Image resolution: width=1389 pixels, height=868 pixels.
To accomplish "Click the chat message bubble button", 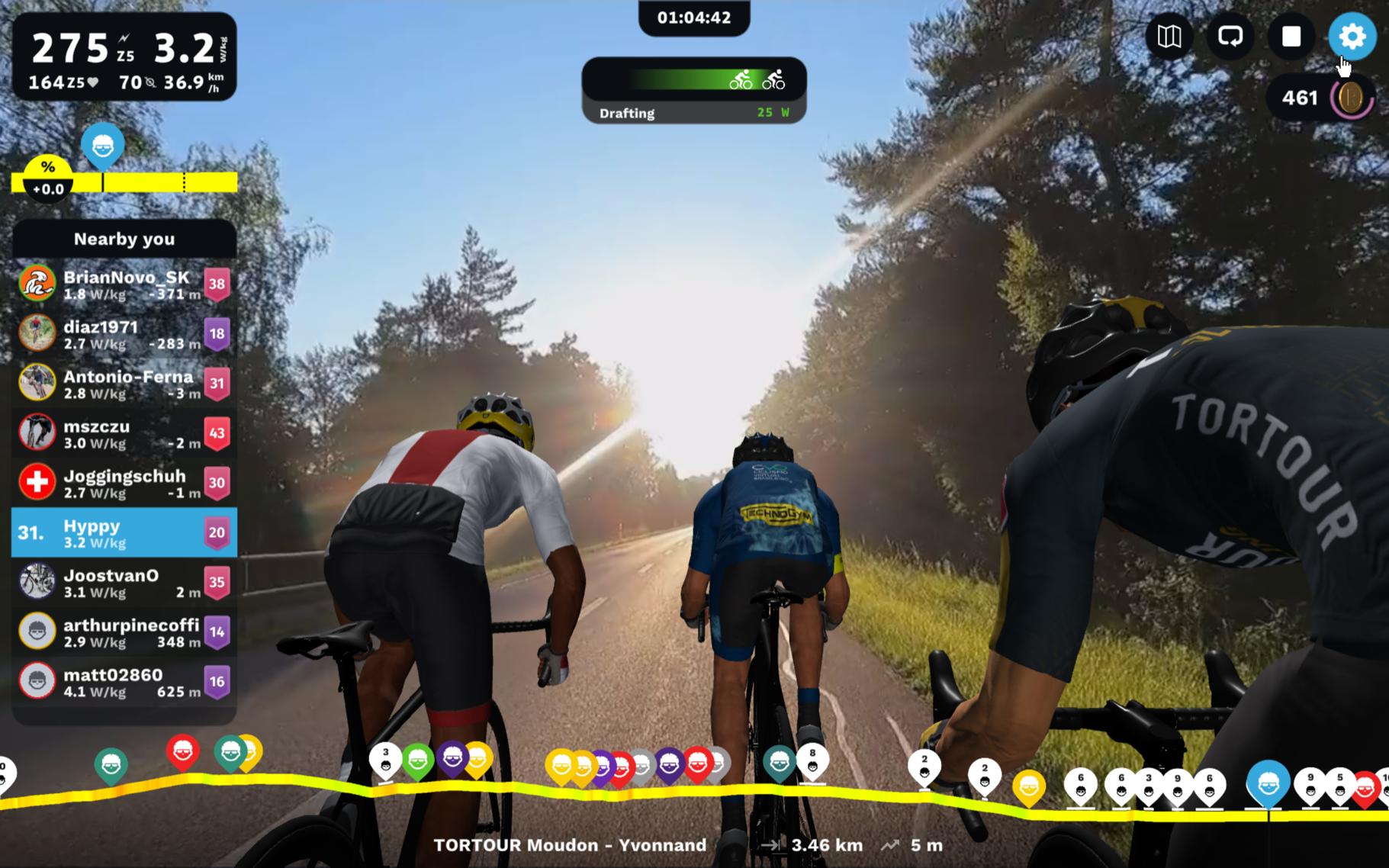I will coord(1230,37).
